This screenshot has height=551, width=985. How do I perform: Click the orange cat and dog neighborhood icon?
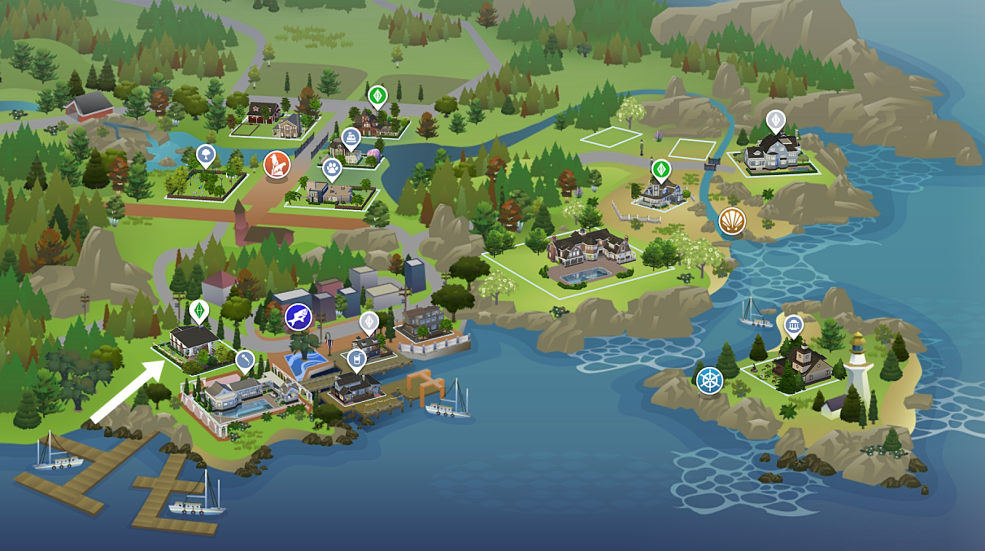(x=277, y=163)
